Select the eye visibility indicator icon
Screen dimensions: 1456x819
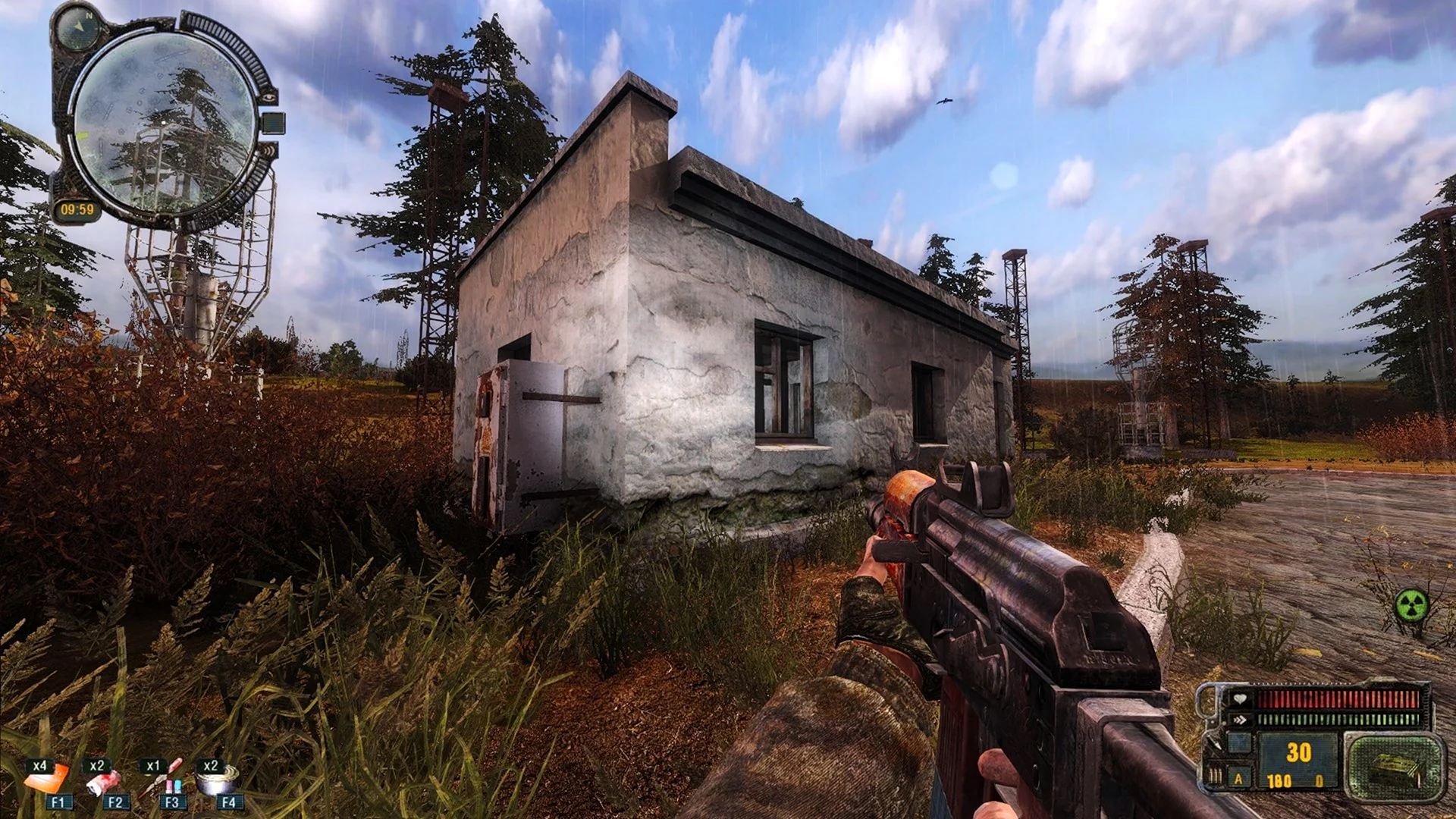coord(268,96)
